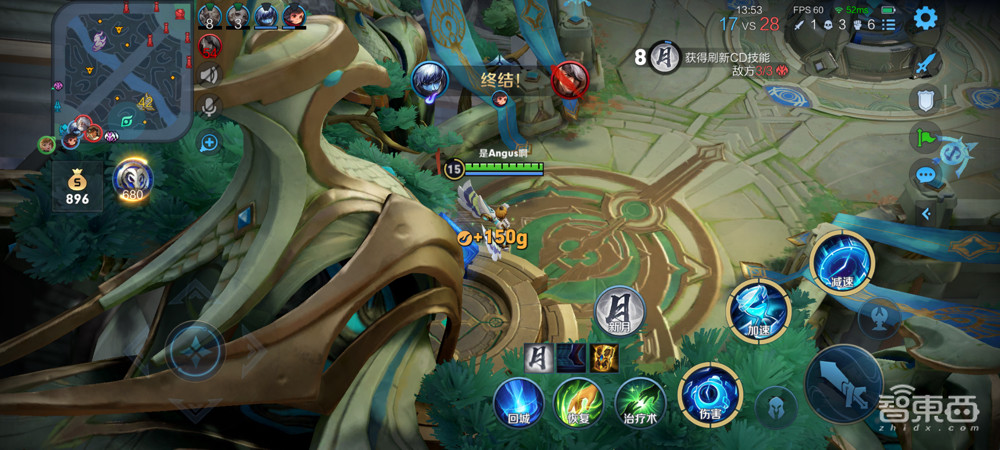Open the scoreboard list icon

click(x=890, y=23)
